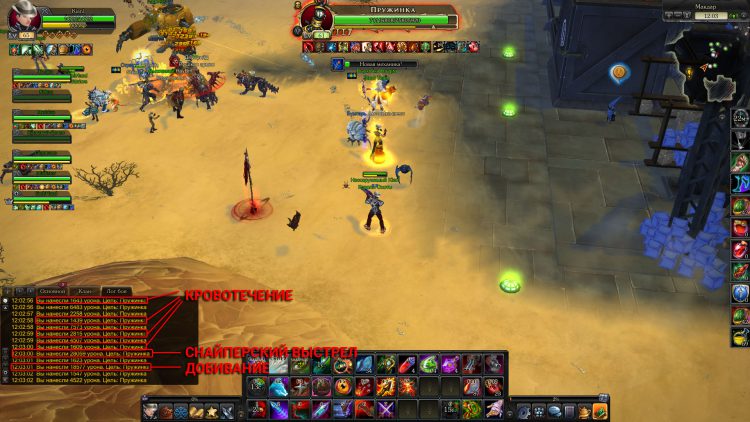Screen dimensions: 750x422
Task: Select the blue swirl item on the right bar
Action: point(740,183)
